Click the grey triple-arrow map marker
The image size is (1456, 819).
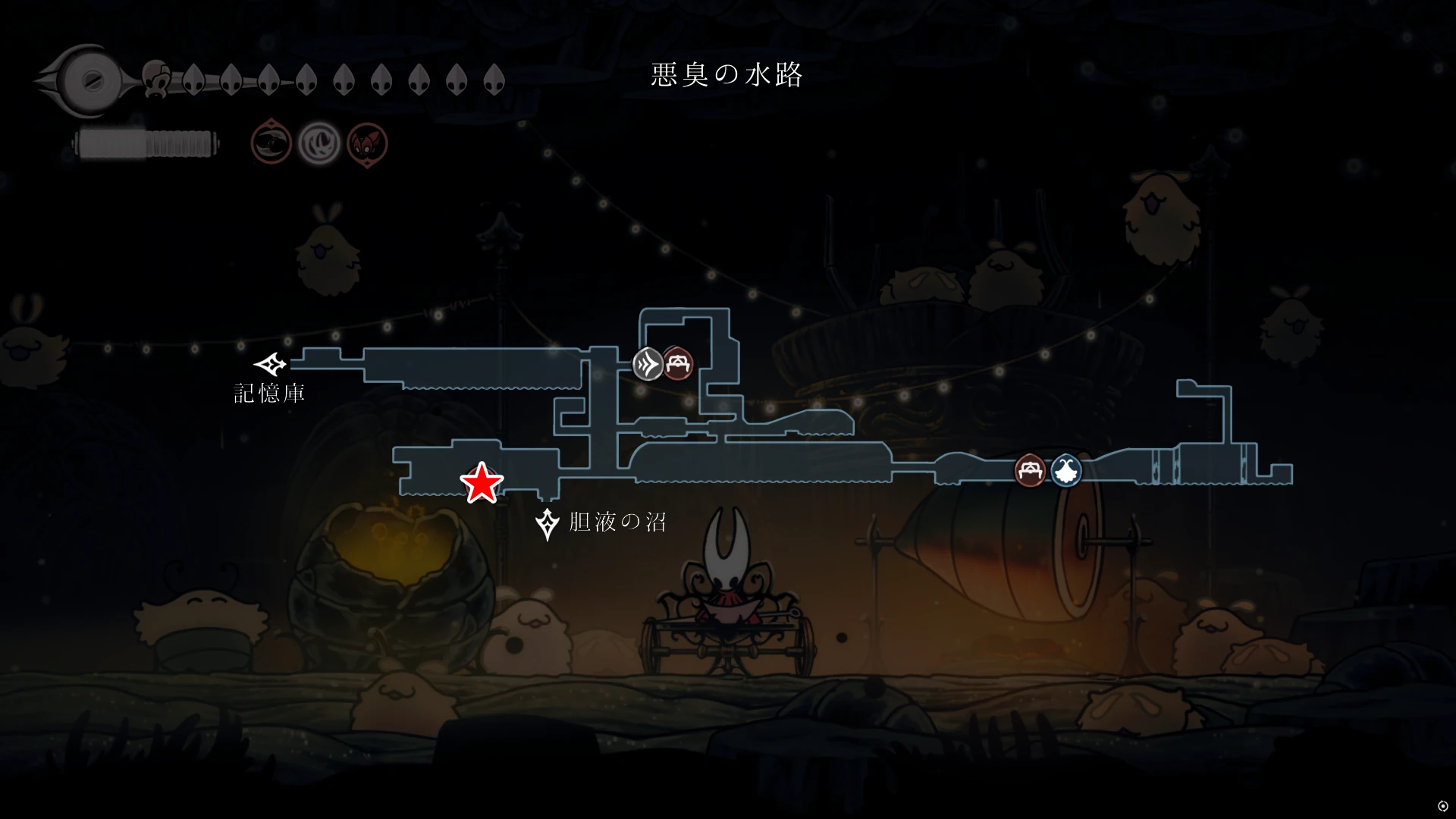pyautogui.click(x=648, y=364)
